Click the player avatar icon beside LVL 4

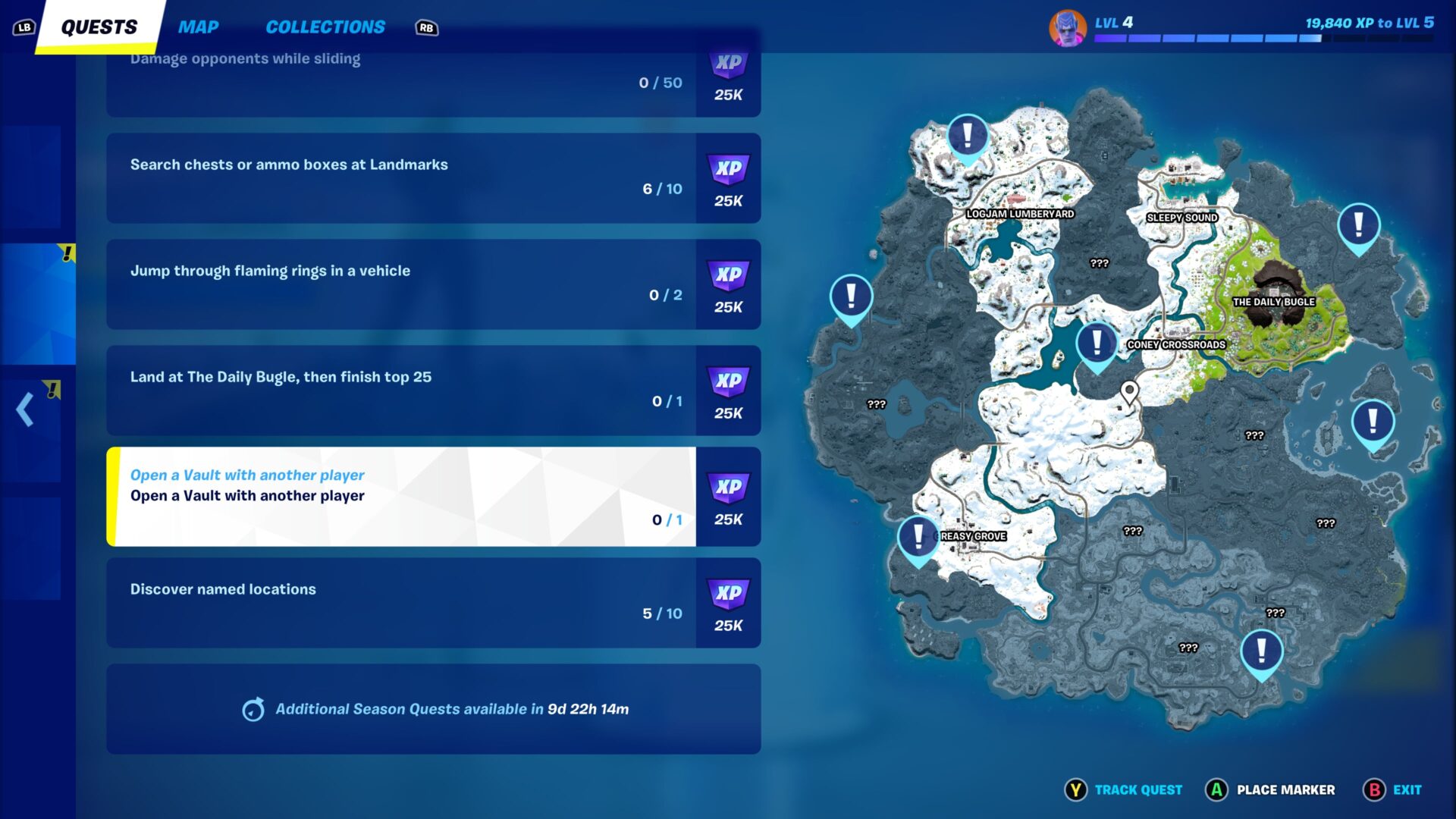pos(1068,28)
